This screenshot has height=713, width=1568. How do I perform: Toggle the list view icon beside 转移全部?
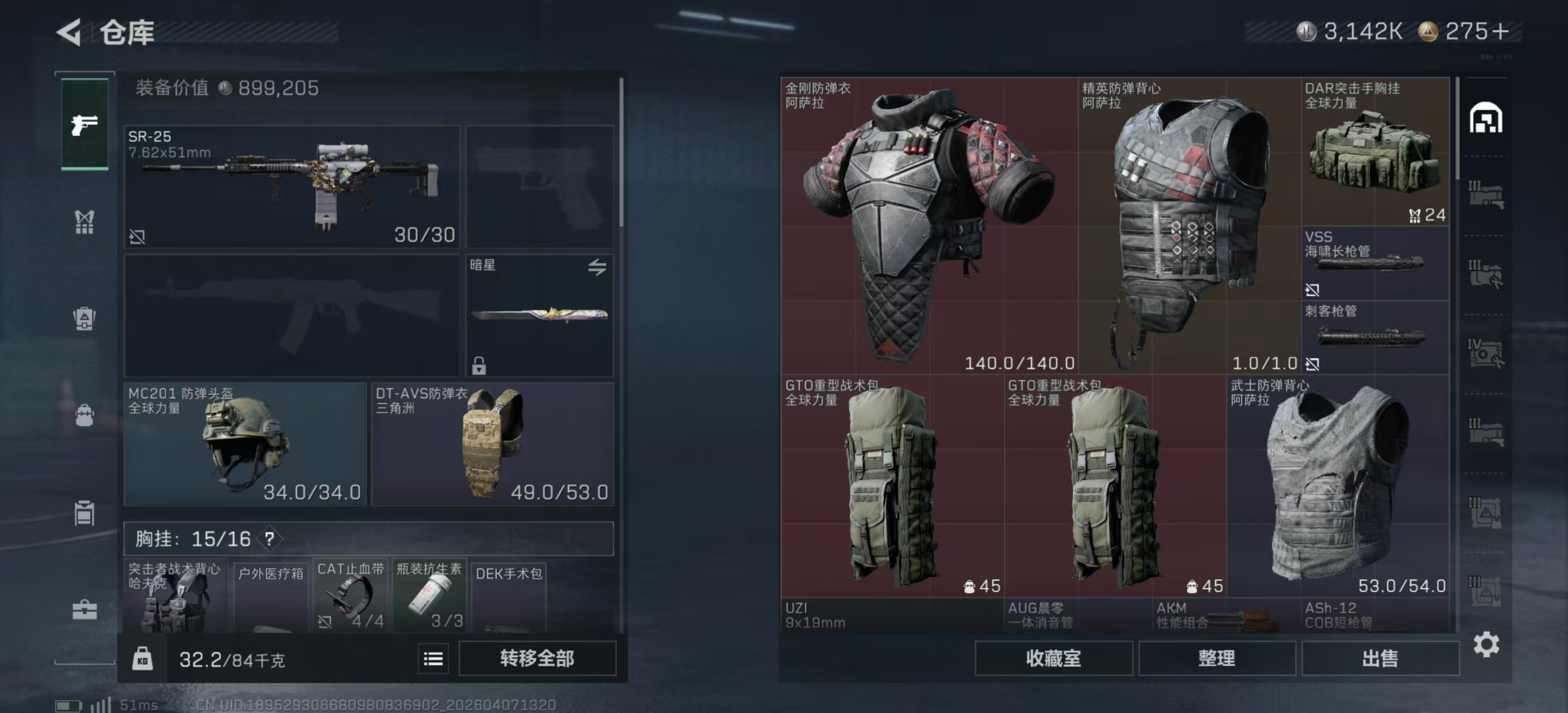click(x=433, y=659)
